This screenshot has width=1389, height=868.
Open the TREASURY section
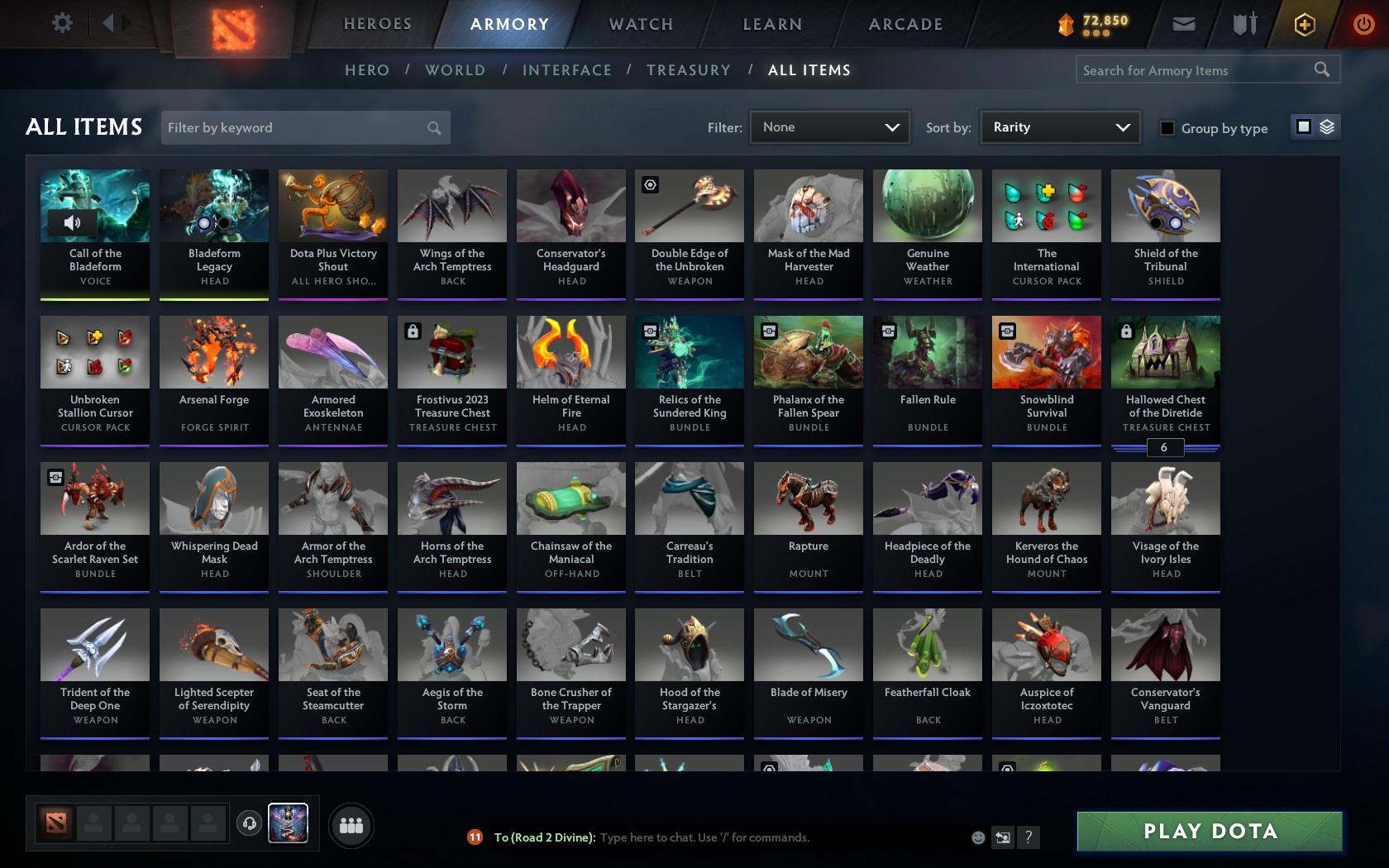pos(689,70)
